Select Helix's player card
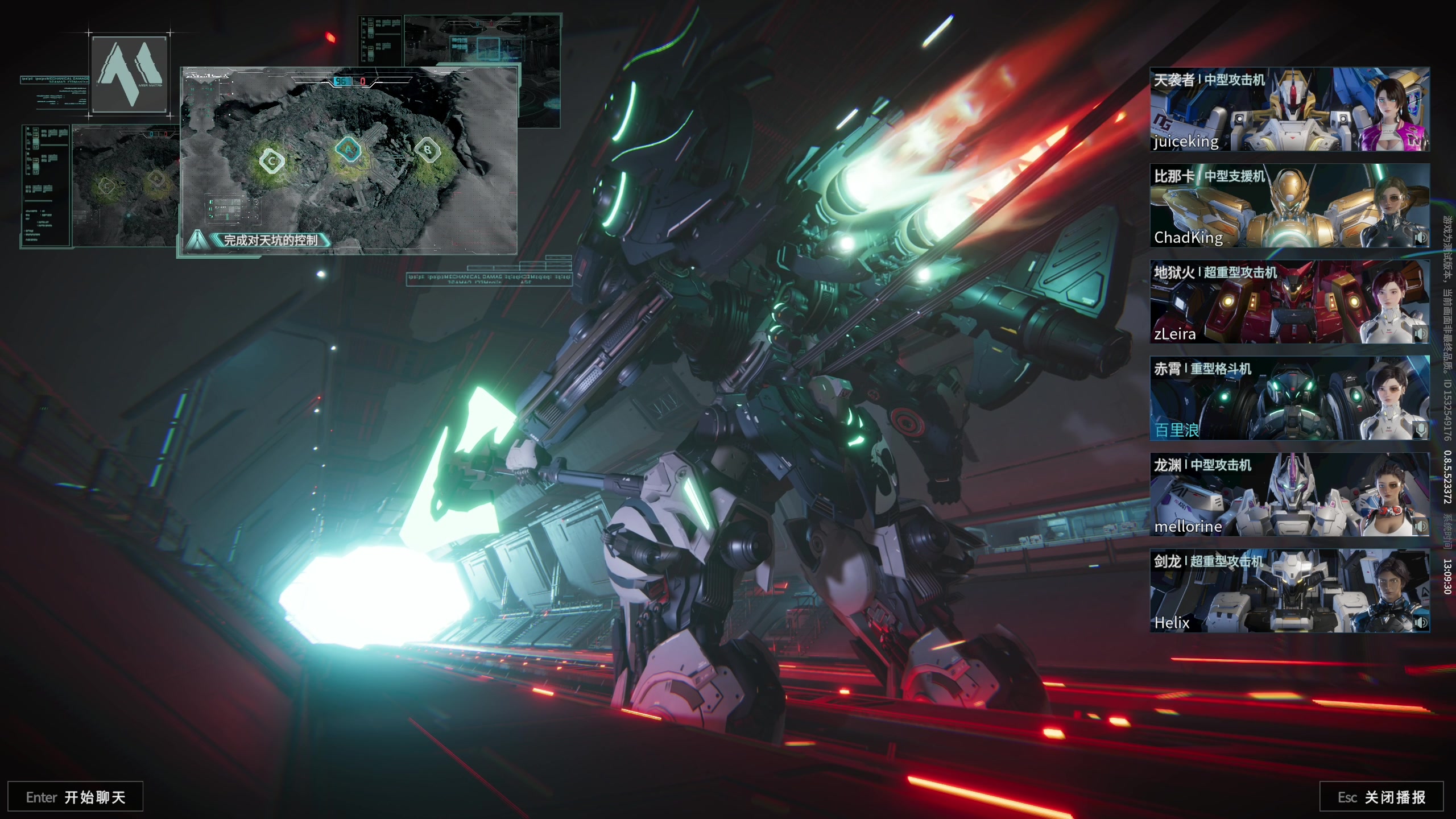 1289,590
